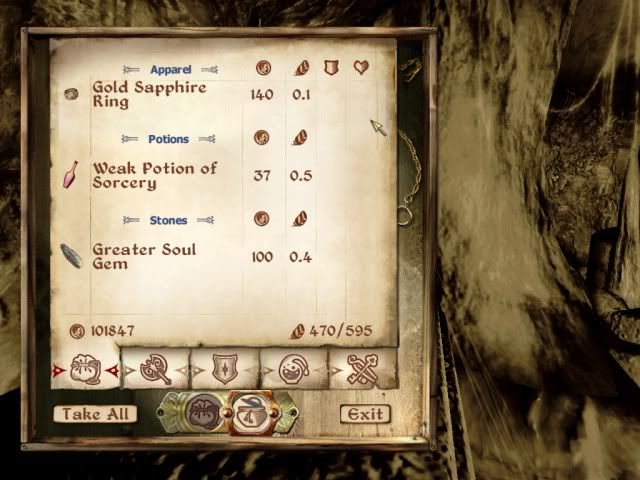Sort by the heart condition column

click(363, 69)
